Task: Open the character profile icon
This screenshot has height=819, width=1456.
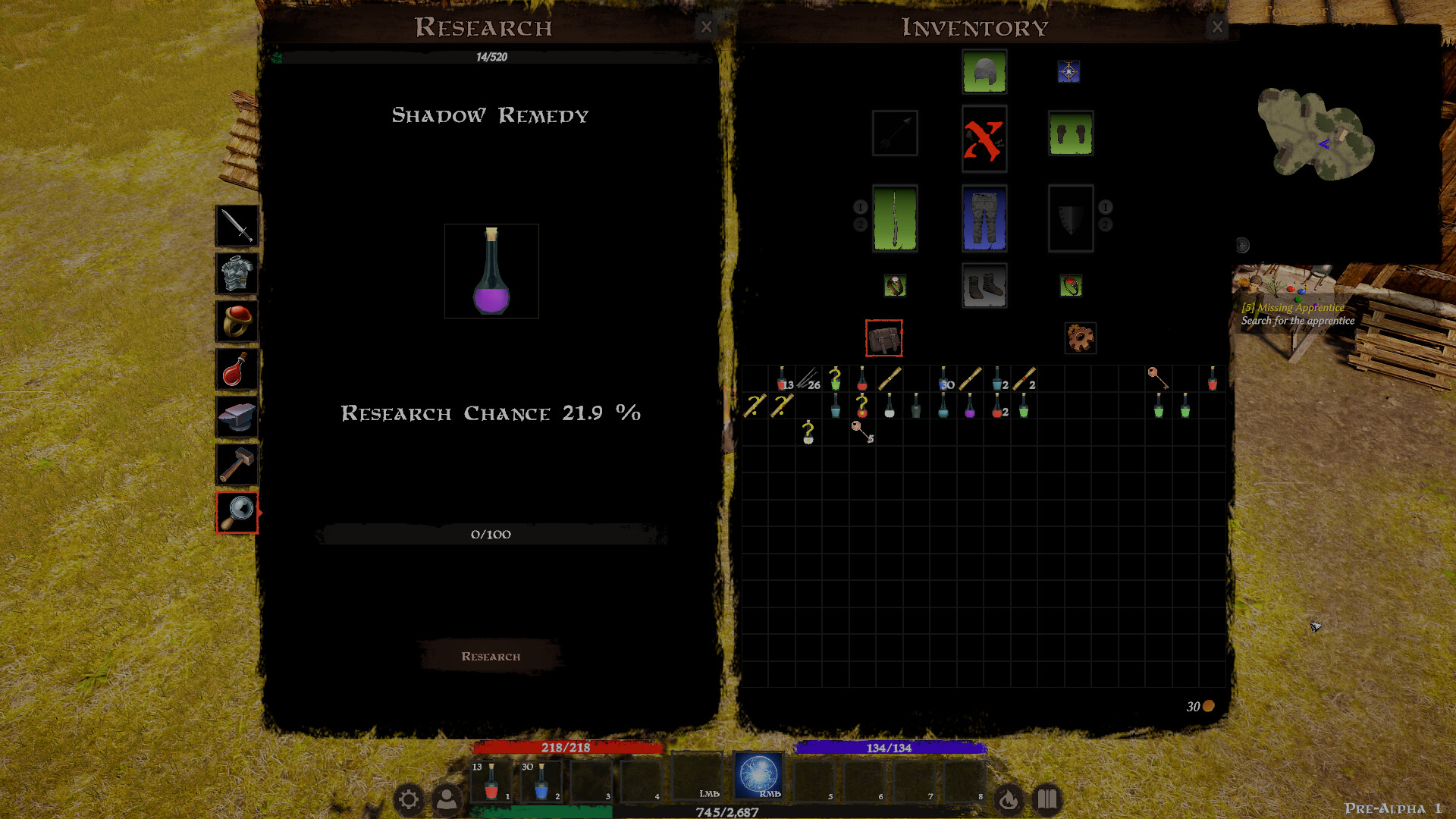Action: click(447, 798)
